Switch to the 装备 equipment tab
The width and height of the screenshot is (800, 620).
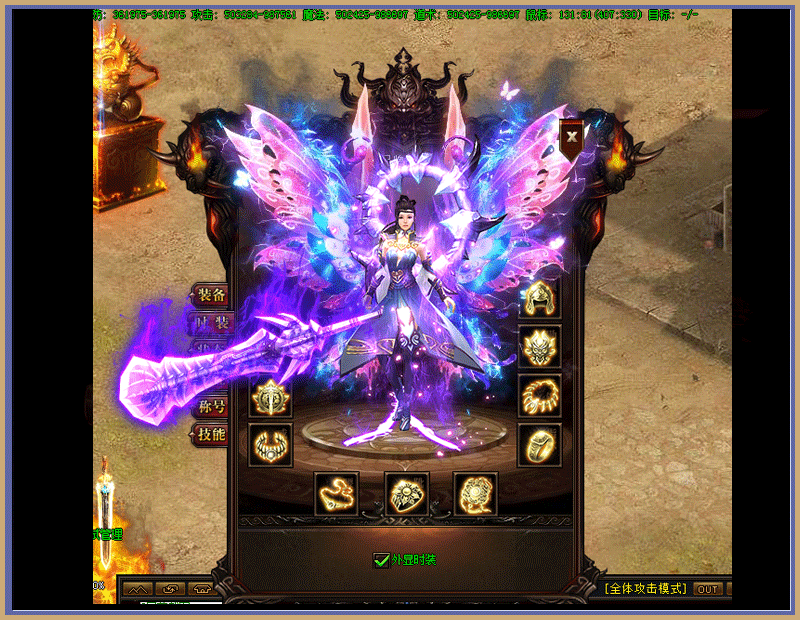(211, 295)
